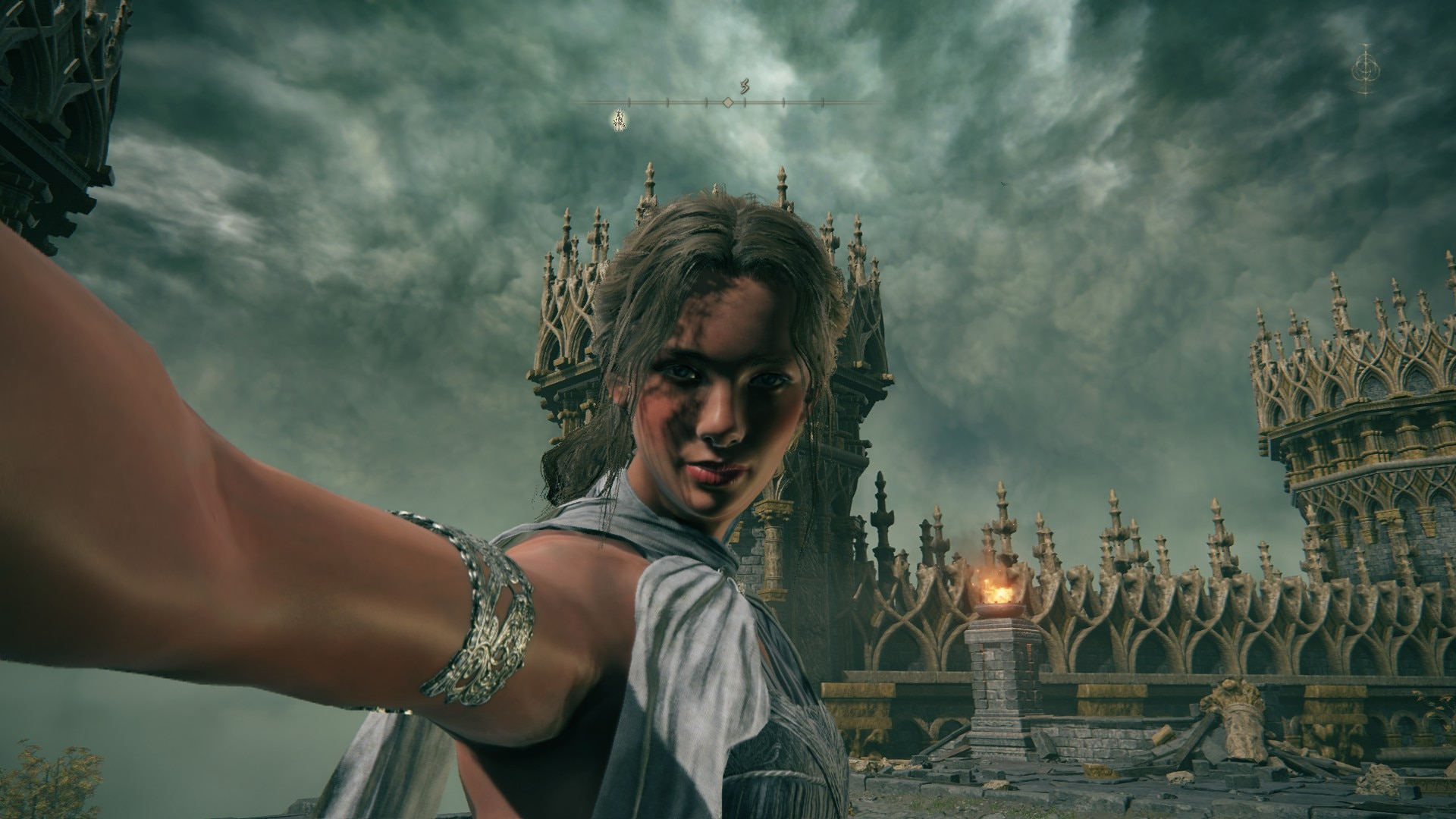Viewport: 1456px width, 819px height.
Task: Click the Elden Ring emblem icon
Action: click(x=1365, y=69)
